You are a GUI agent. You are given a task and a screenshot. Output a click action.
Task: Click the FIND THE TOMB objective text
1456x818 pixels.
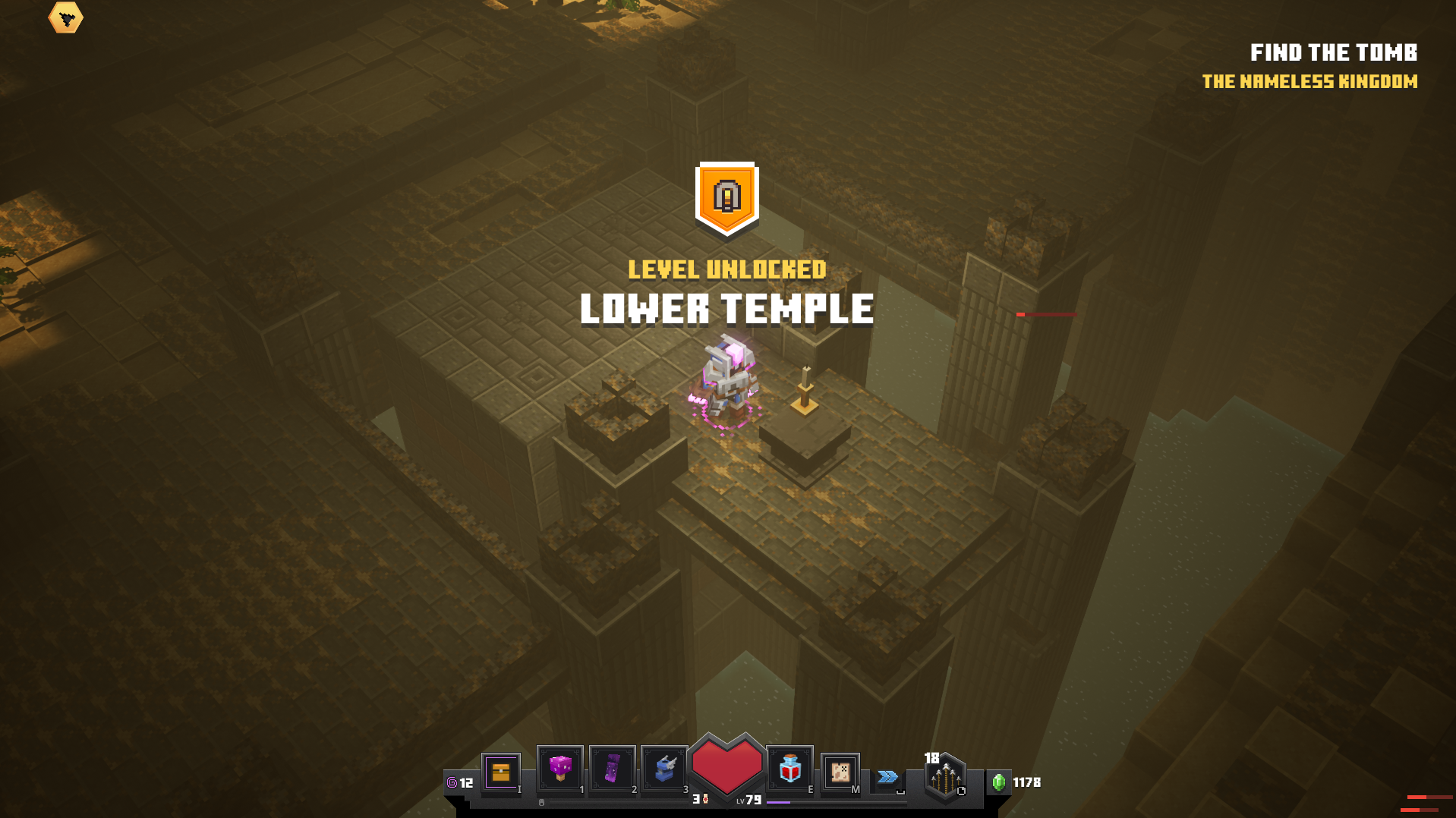coord(1335,53)
